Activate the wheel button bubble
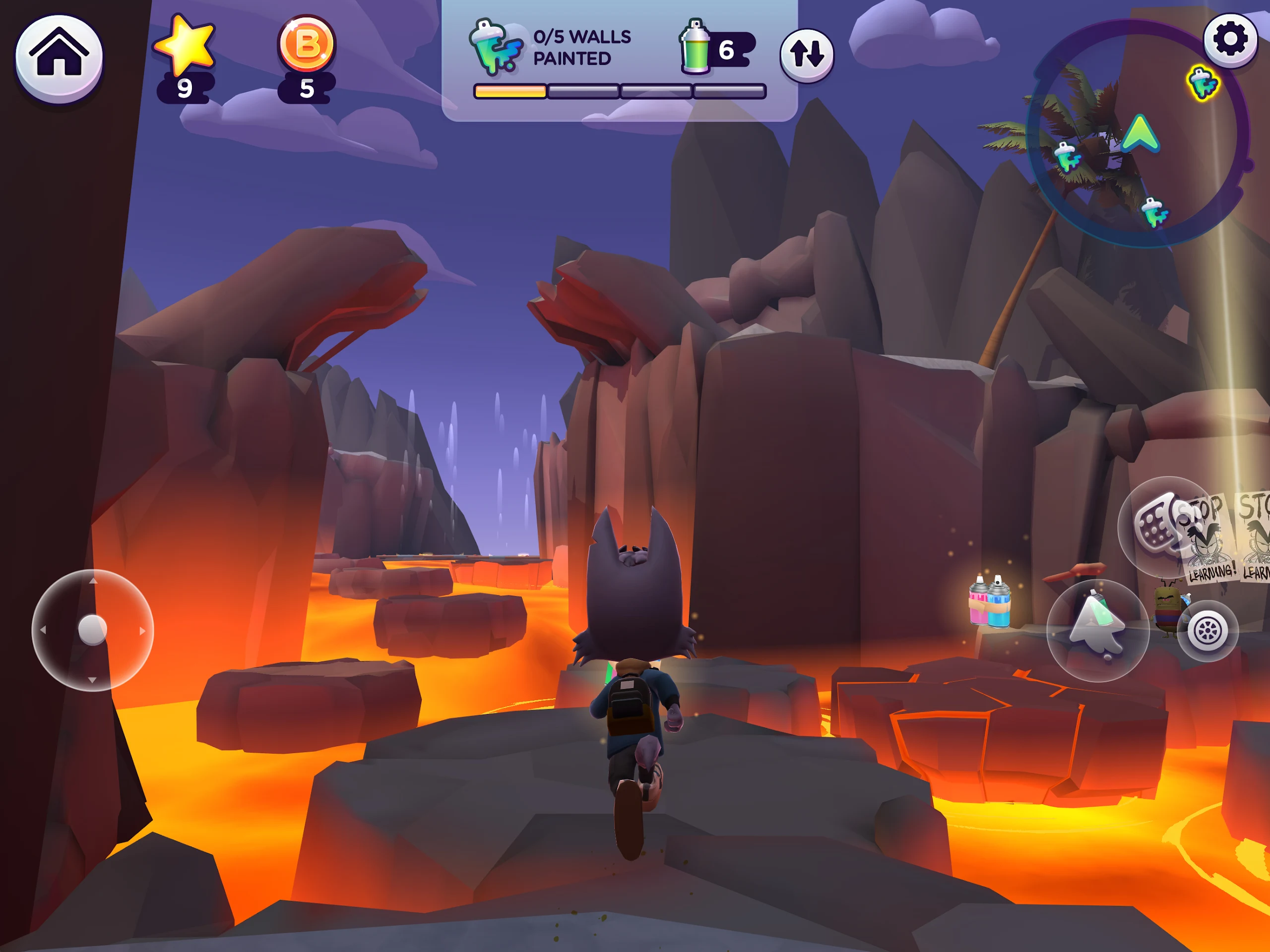Viewport: 1270px width, 952px height. click(1207, 631)
